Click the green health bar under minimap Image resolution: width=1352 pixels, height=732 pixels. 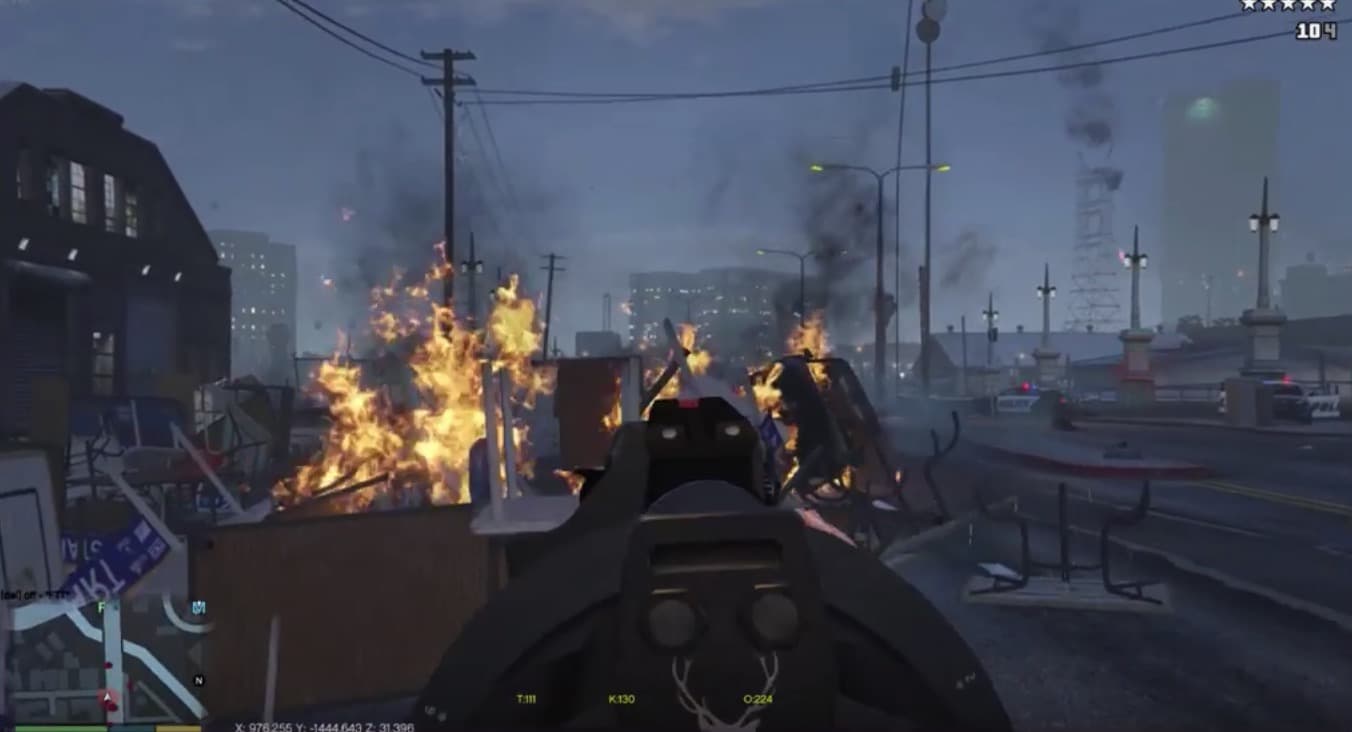(60, 728)
